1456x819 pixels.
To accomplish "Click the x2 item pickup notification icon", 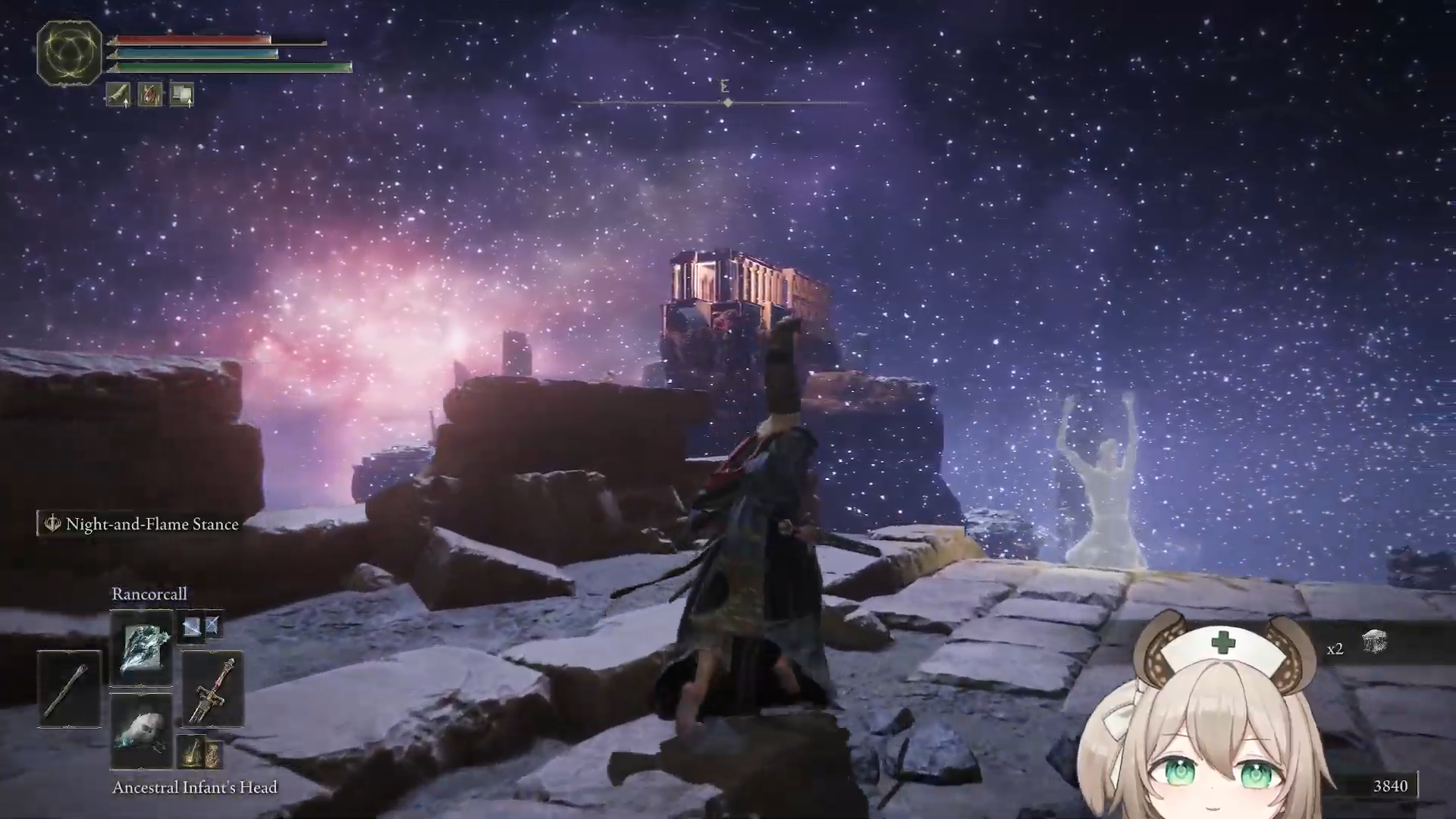I will (1373, 643).
